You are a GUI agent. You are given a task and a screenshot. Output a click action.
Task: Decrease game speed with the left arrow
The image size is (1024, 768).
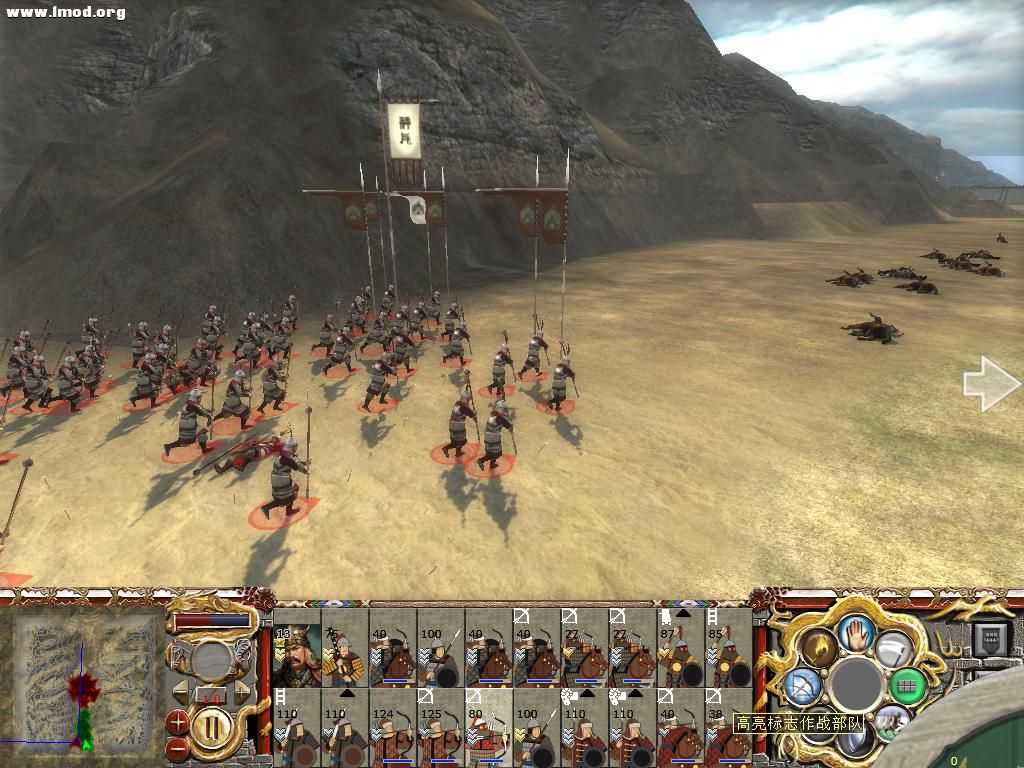[x=181, y=693]
